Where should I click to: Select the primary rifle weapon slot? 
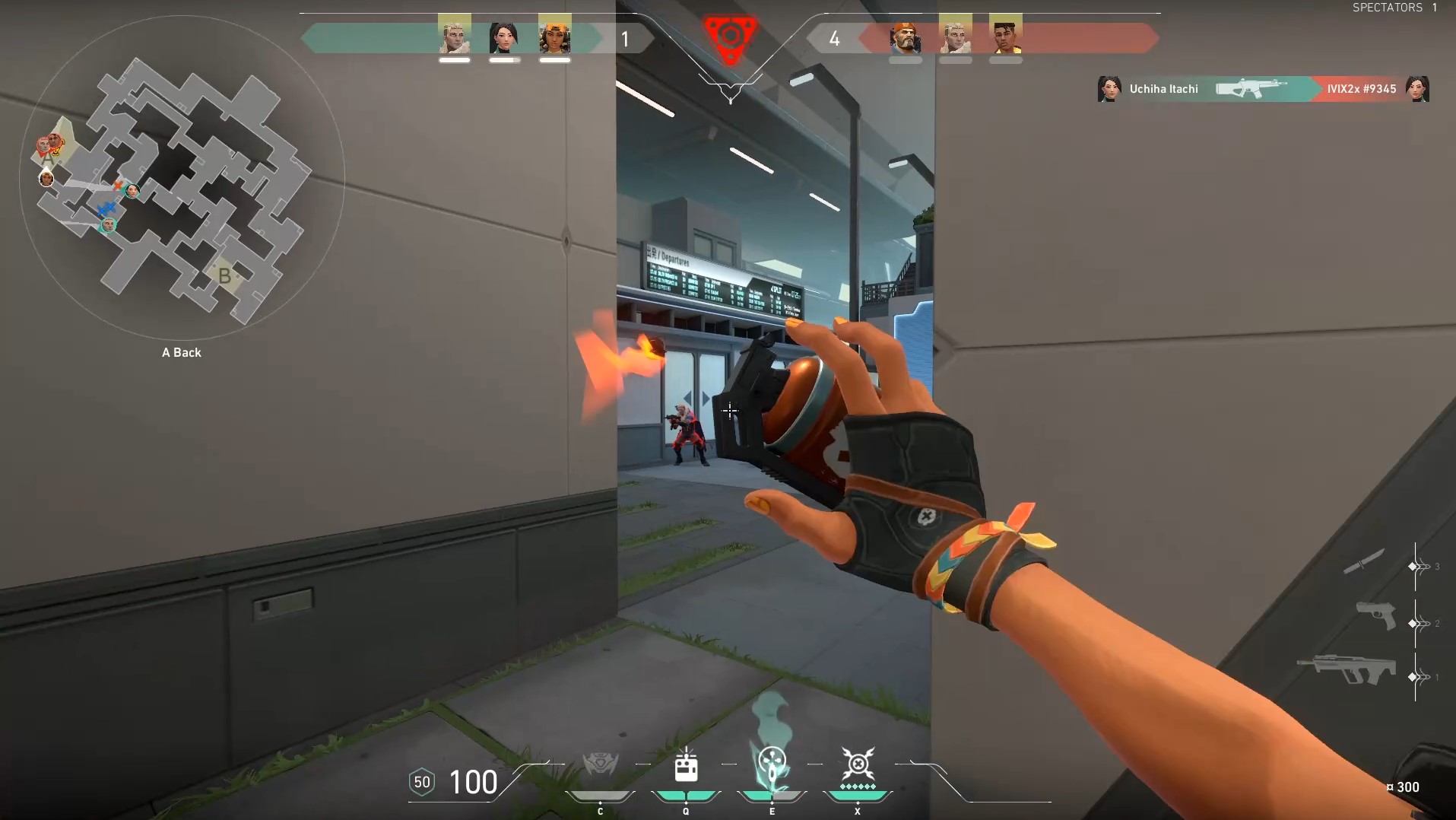tap(1347, 669)
